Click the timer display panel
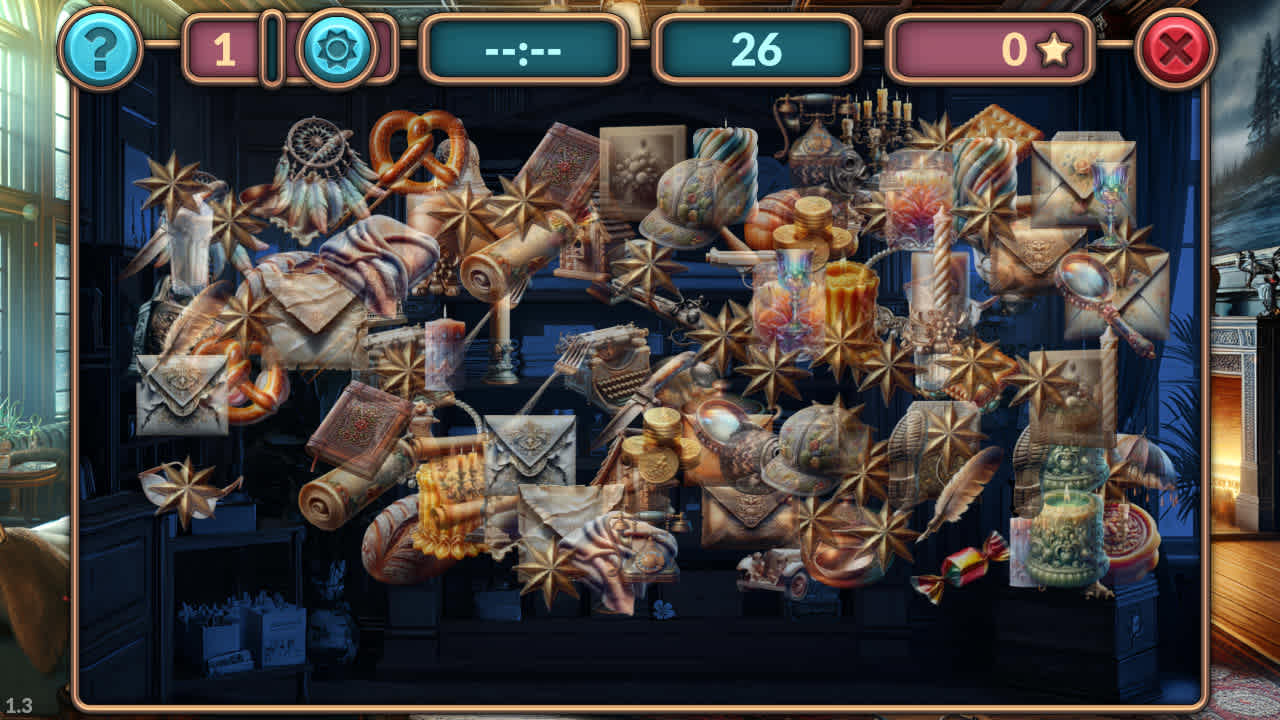This screenshot has width=1280, height=720. pos(525,46)
